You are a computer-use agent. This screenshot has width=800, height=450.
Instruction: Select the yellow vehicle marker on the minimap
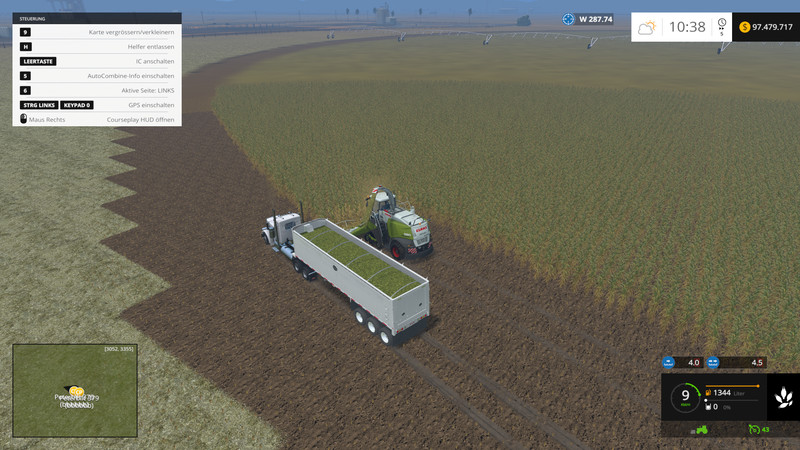click(76, 391)
